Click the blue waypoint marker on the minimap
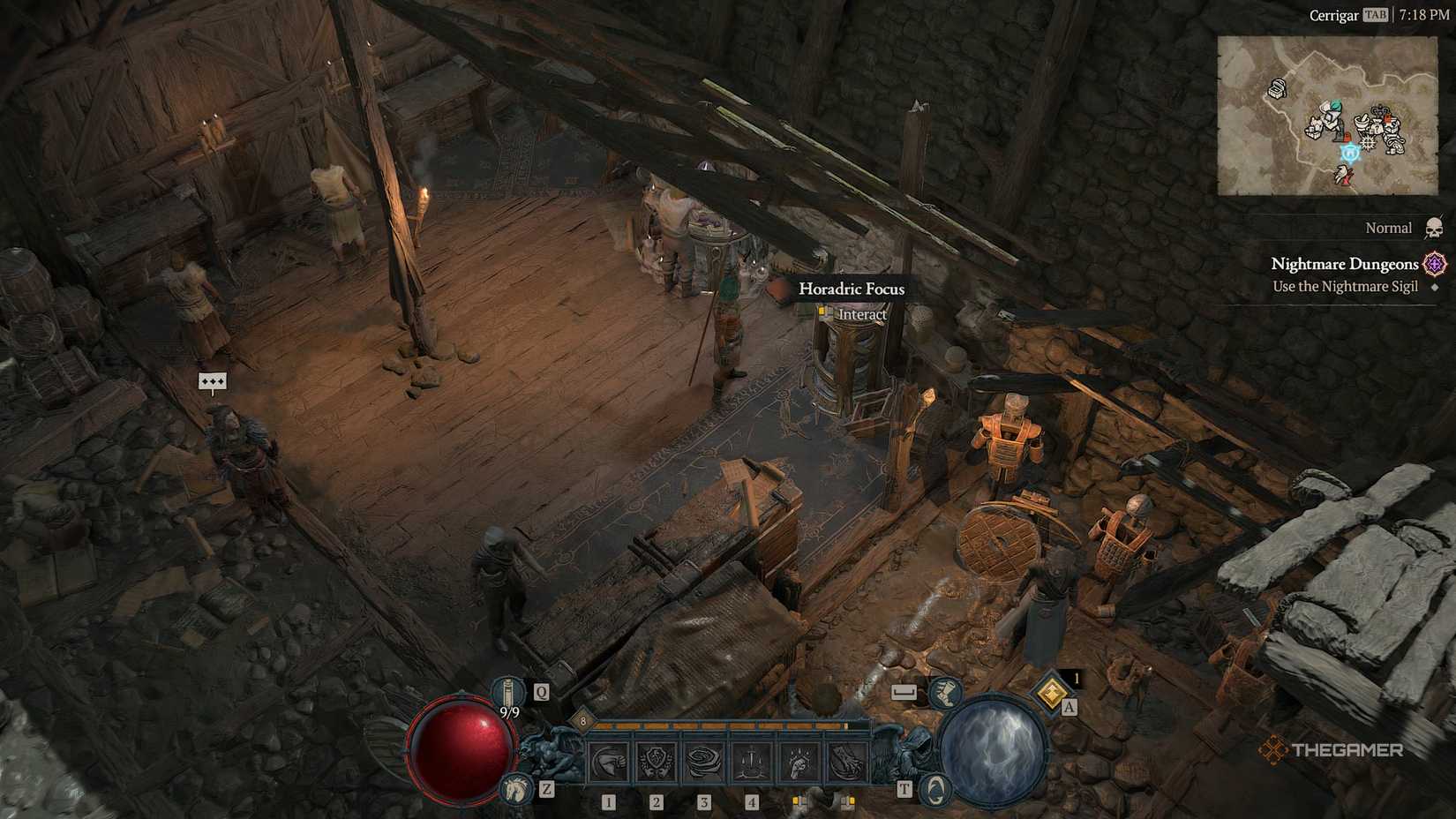This screenshot has width=1456, height=819. click(x=1350, y=154)
